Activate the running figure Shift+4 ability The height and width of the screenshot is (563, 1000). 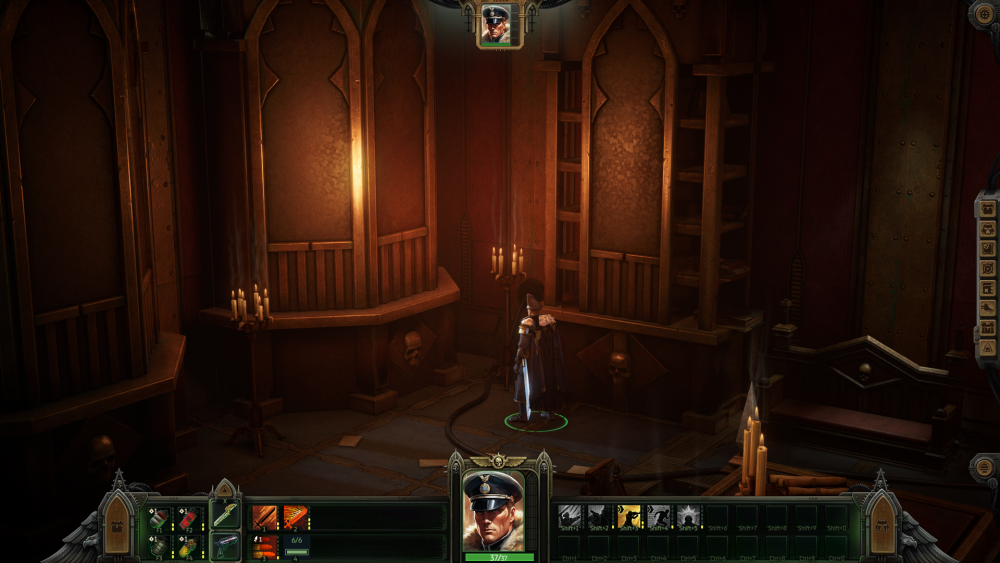click(659, 517)
